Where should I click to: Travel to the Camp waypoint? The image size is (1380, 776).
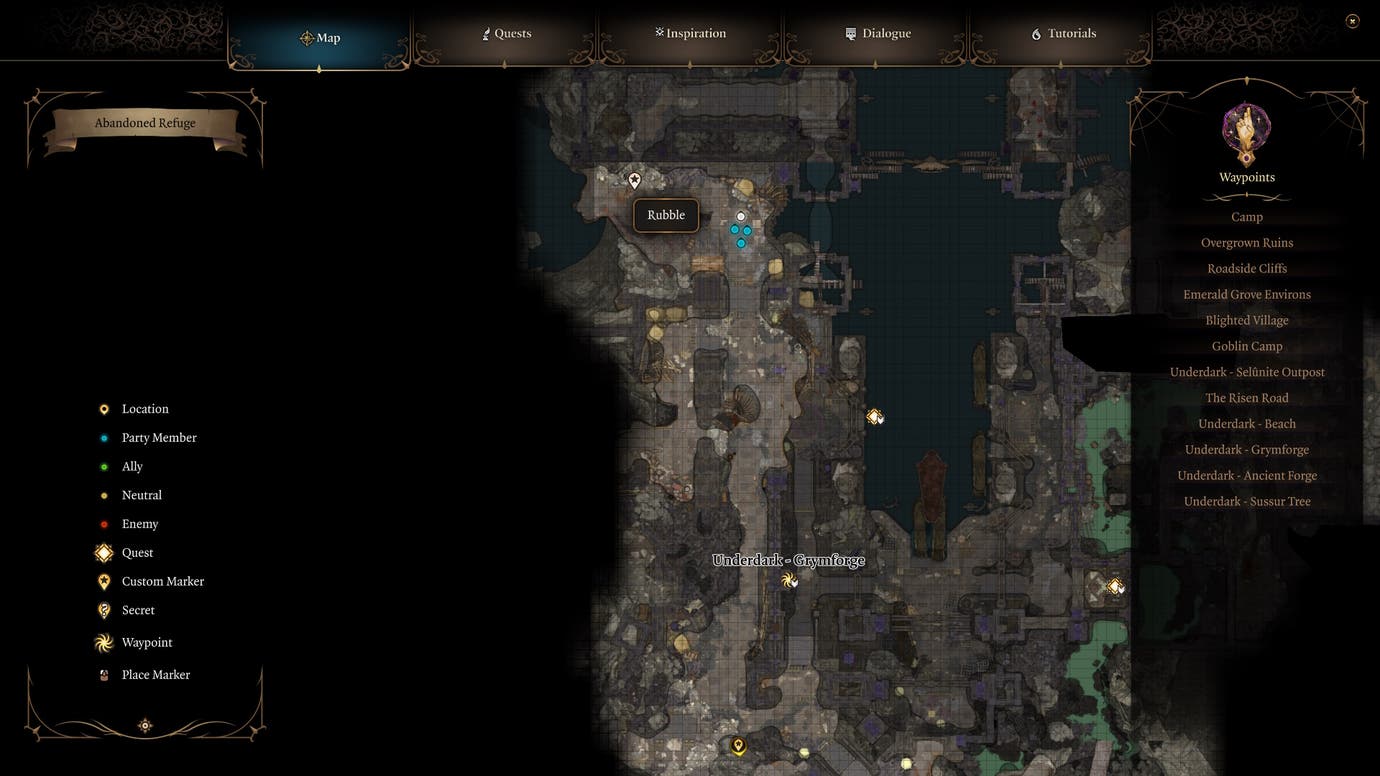coord(1246,216)
